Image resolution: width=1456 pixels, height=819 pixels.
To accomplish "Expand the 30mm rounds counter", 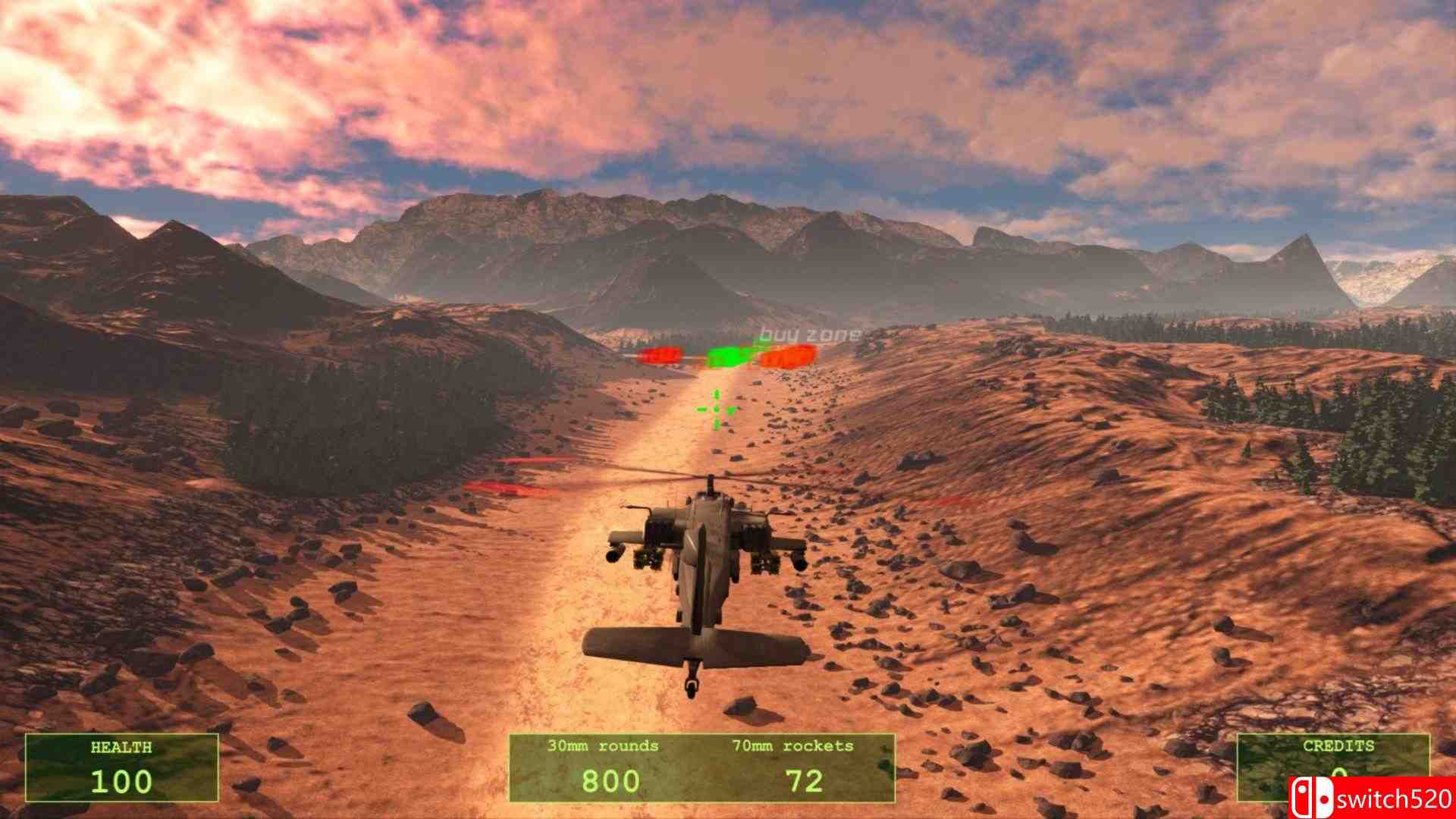I will (x=603, y=745).
